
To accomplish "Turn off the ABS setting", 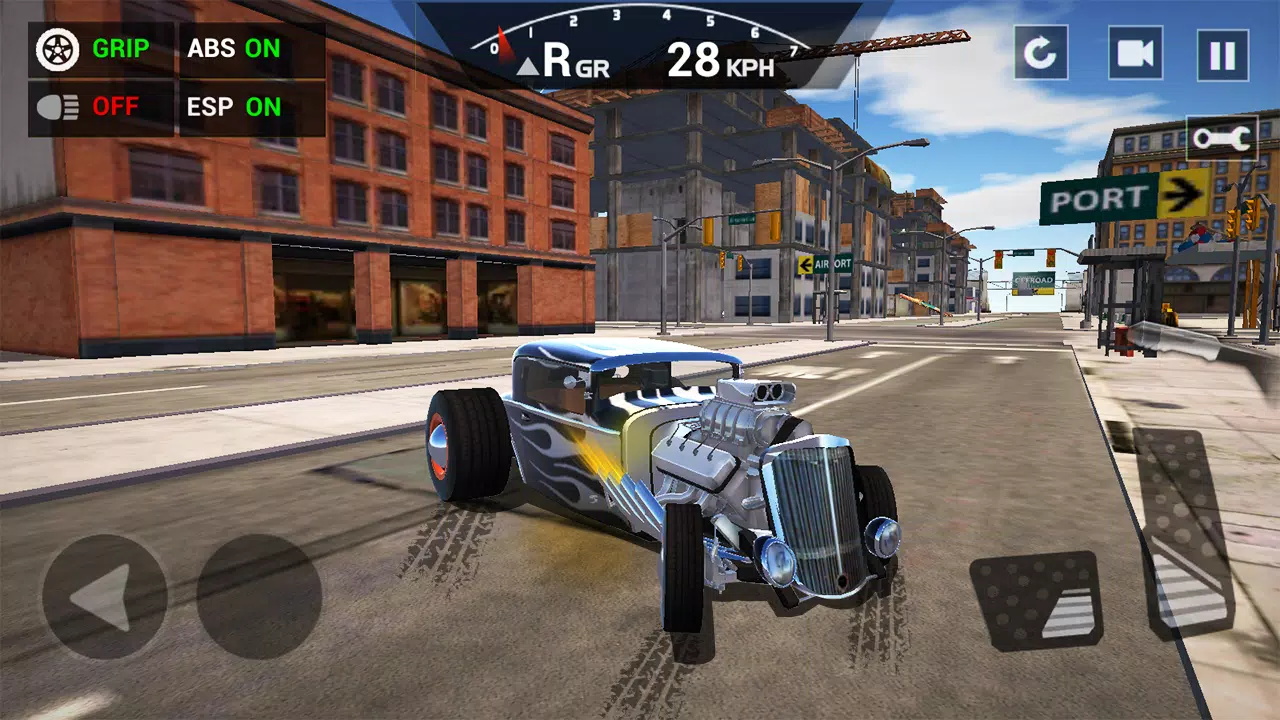I will 235,49.
